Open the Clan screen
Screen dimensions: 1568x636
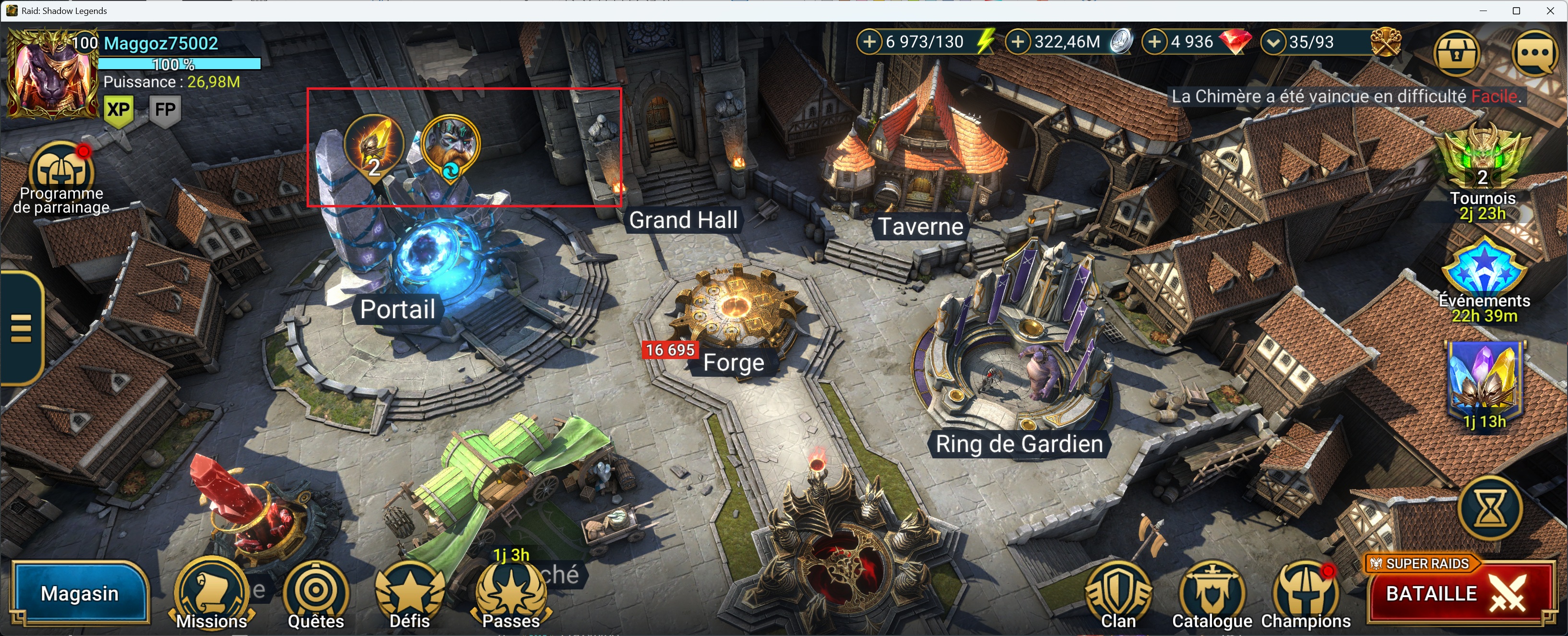pos(1118,594)
